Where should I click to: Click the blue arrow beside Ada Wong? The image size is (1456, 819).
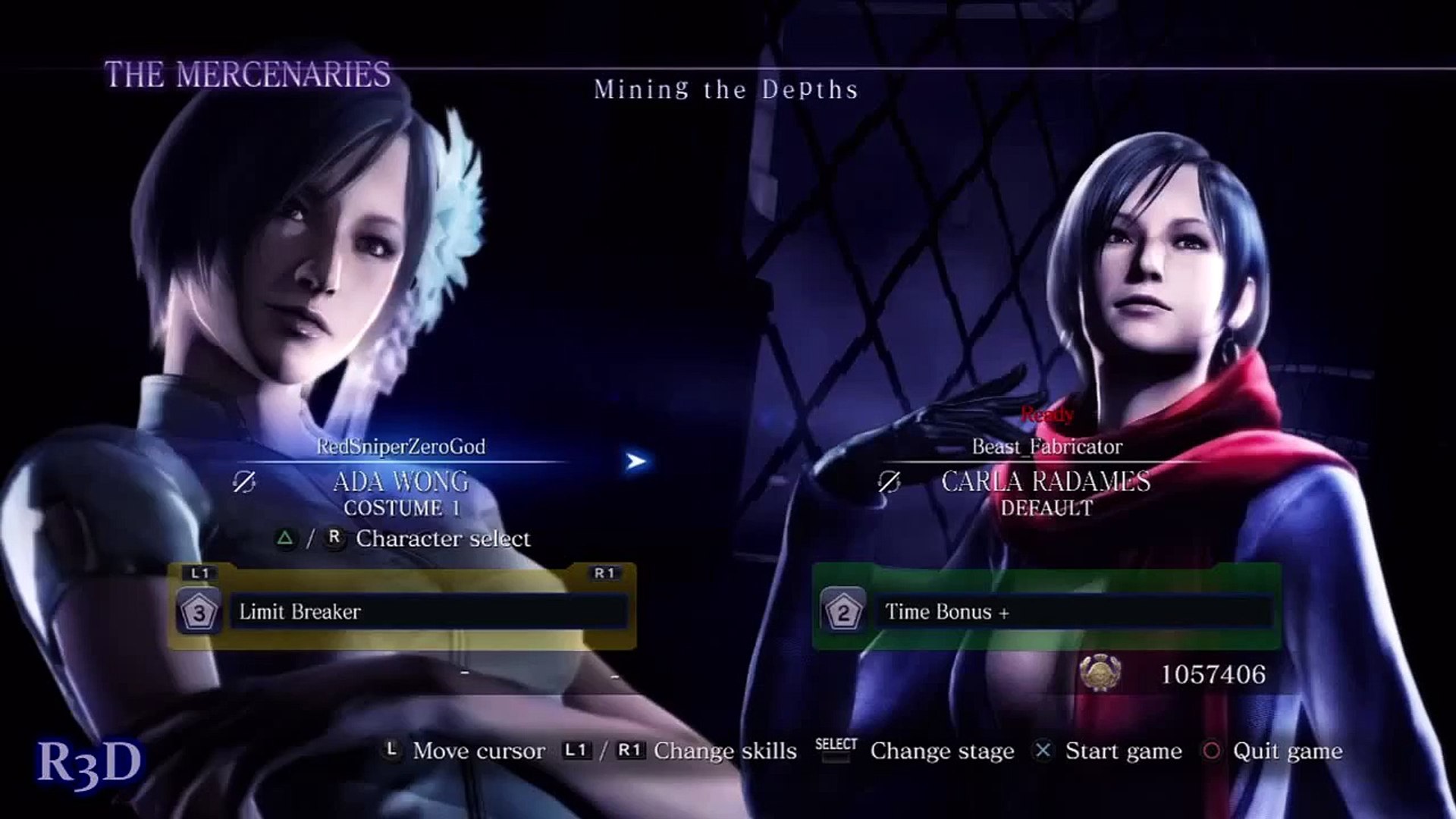(636, 461)
